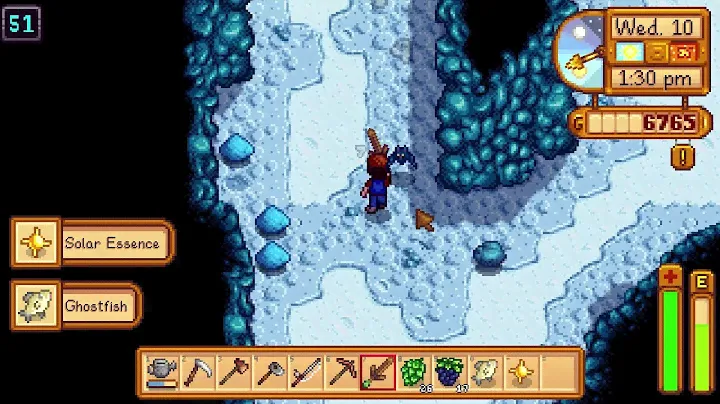Open the journal via the exclamation icon

click(x=684, y=156)
